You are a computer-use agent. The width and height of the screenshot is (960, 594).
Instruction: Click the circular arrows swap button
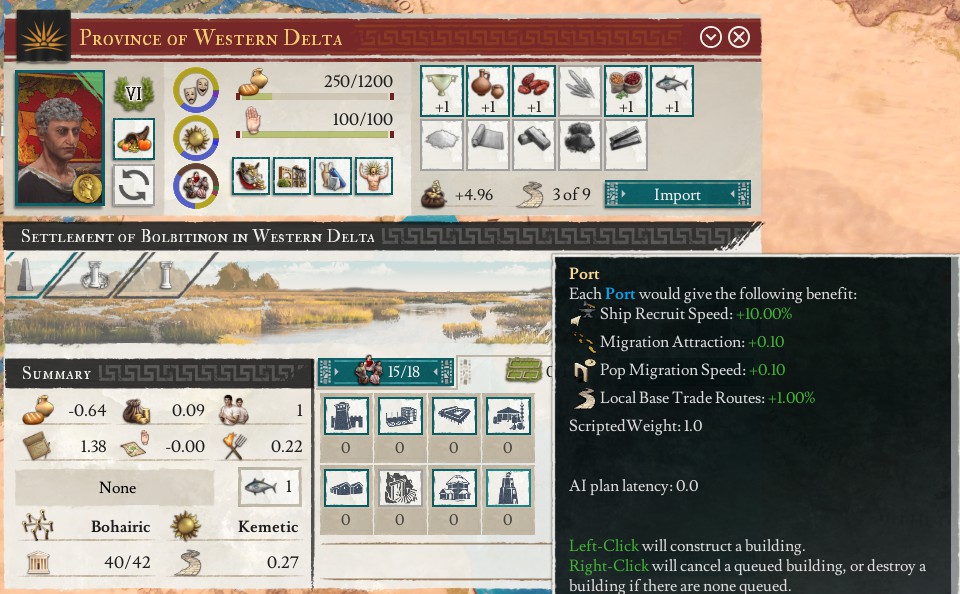[133, 185]
